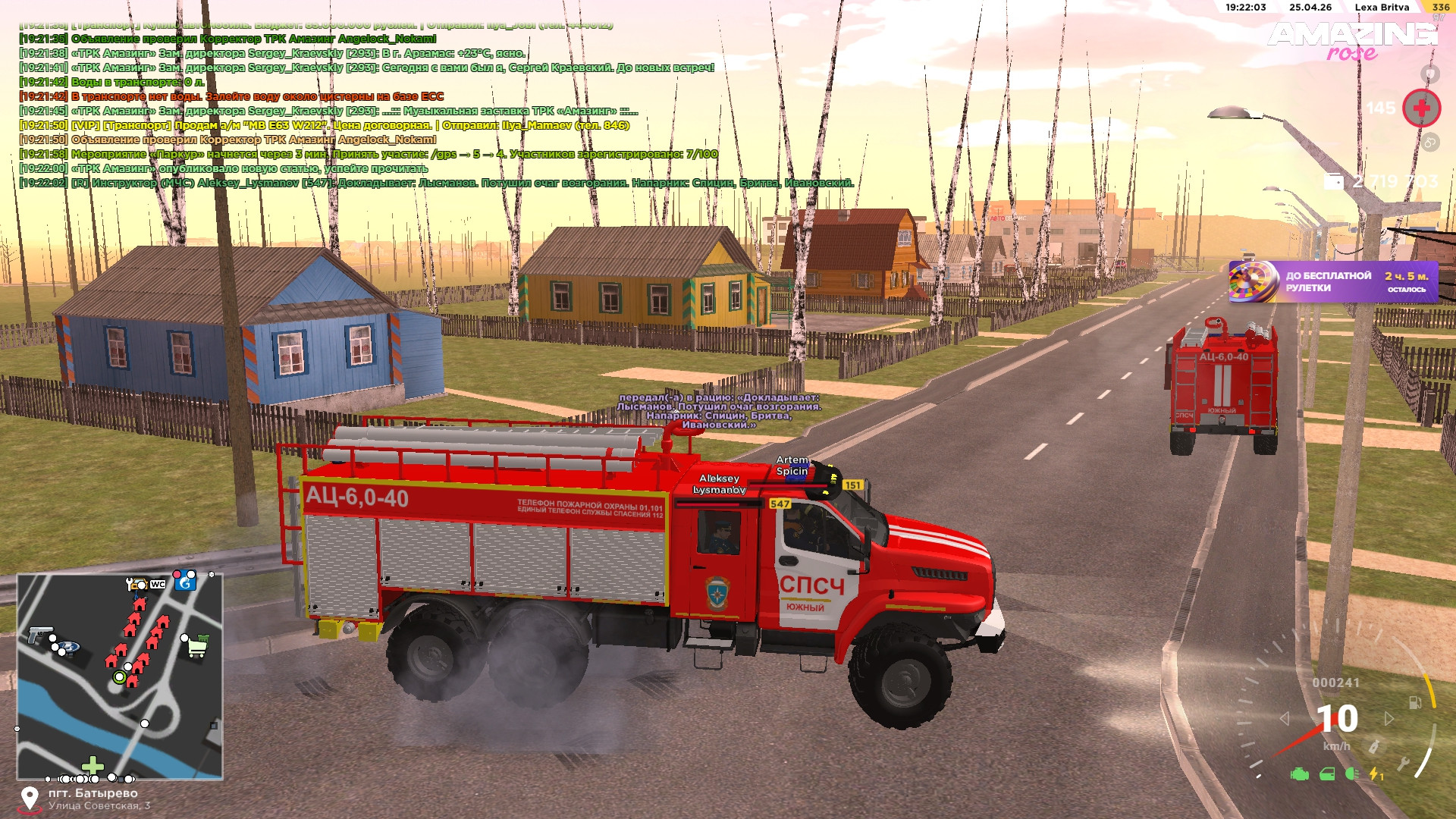Screen dimensions: 1456x819
Task: Click the location pin beside Батырево
Action: [30, 799]
